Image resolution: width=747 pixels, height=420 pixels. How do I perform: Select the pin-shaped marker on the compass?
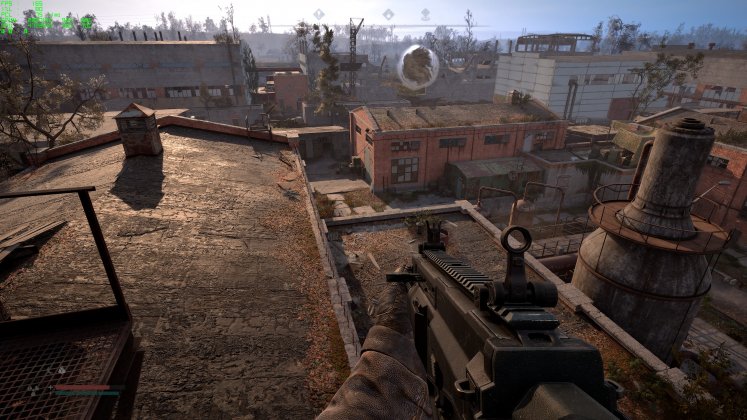(425, 15)
